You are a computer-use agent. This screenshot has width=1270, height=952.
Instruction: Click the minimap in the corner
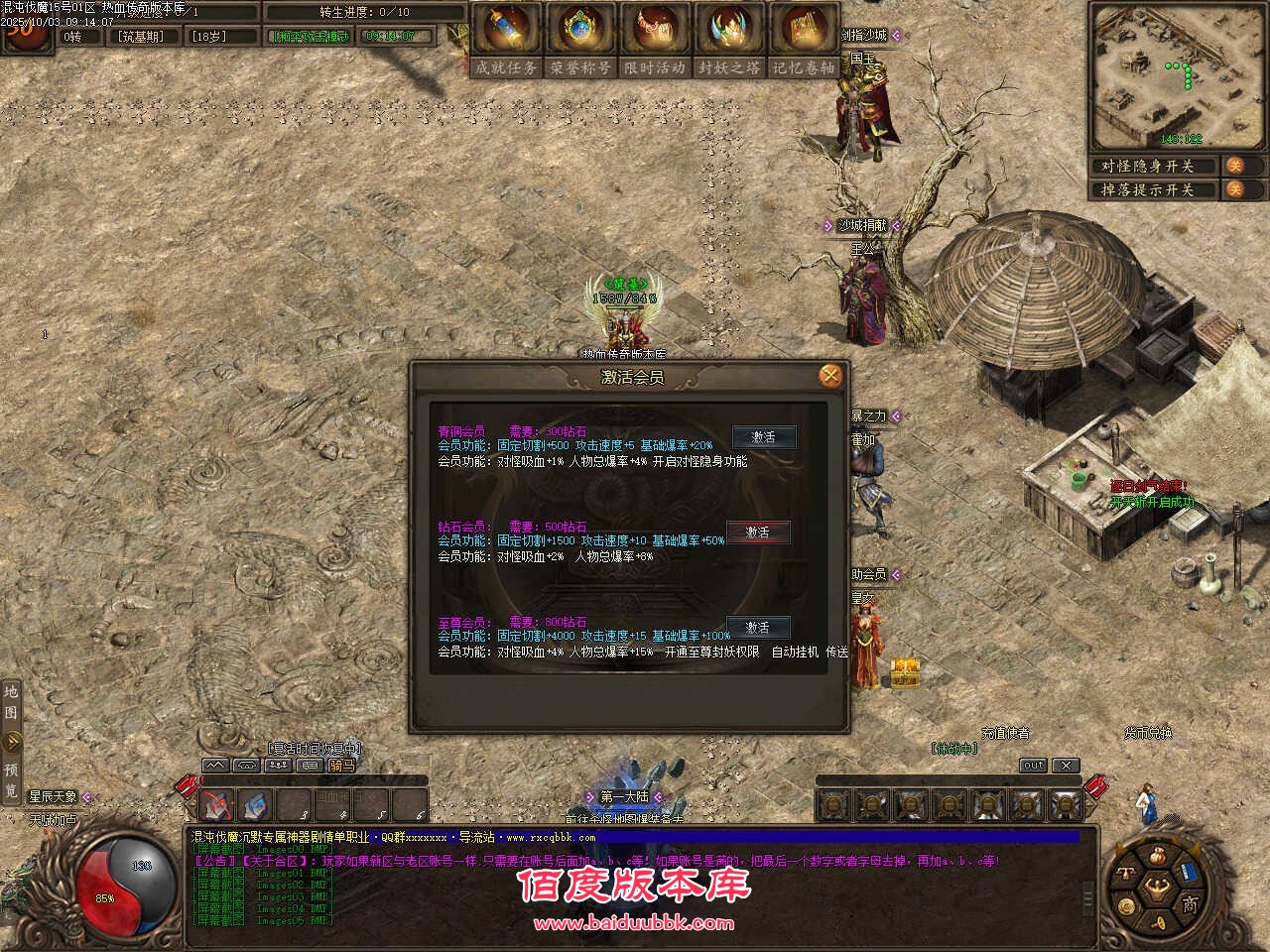click(1177, 76)
